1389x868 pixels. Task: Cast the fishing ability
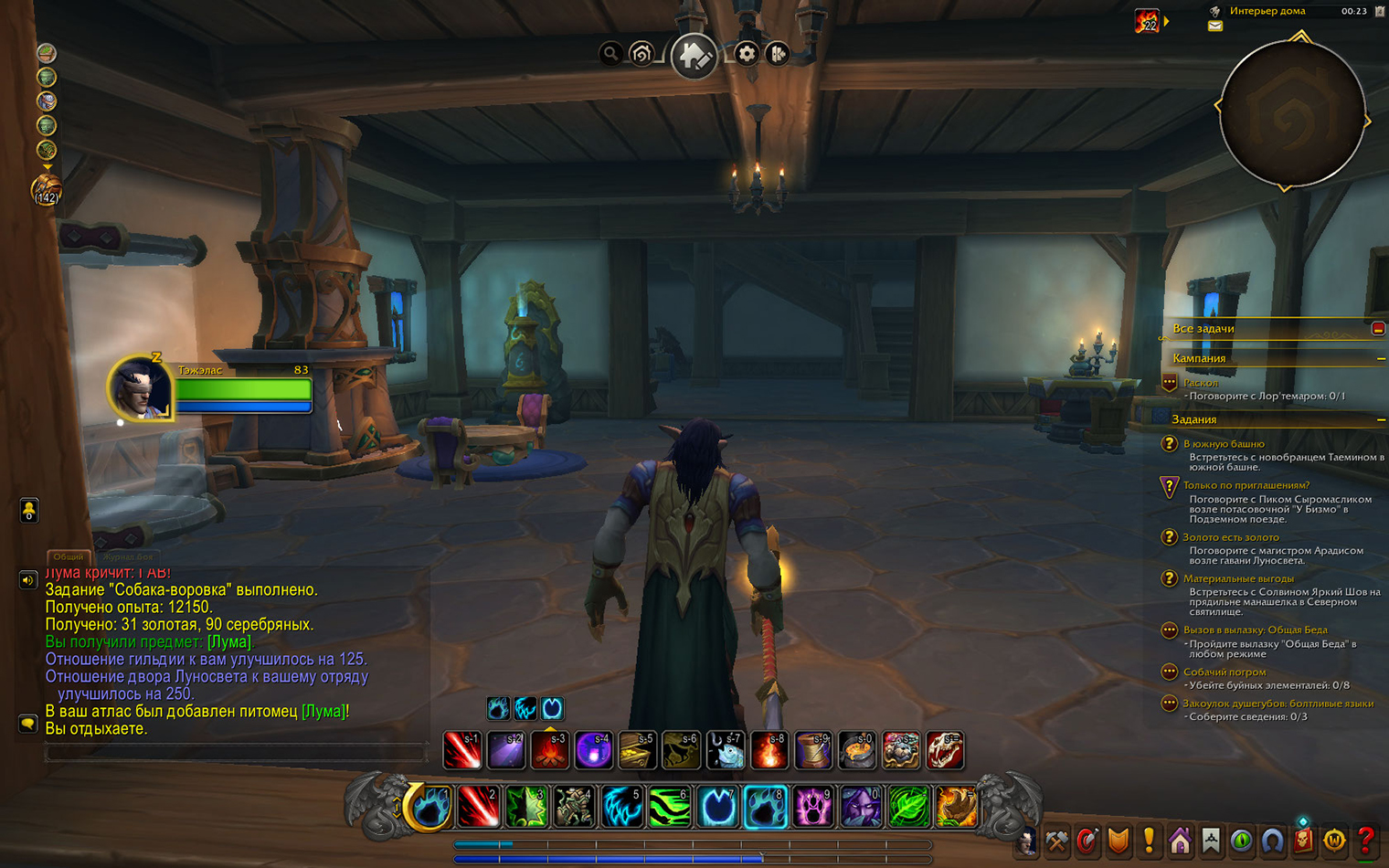[x=726, y=751]
